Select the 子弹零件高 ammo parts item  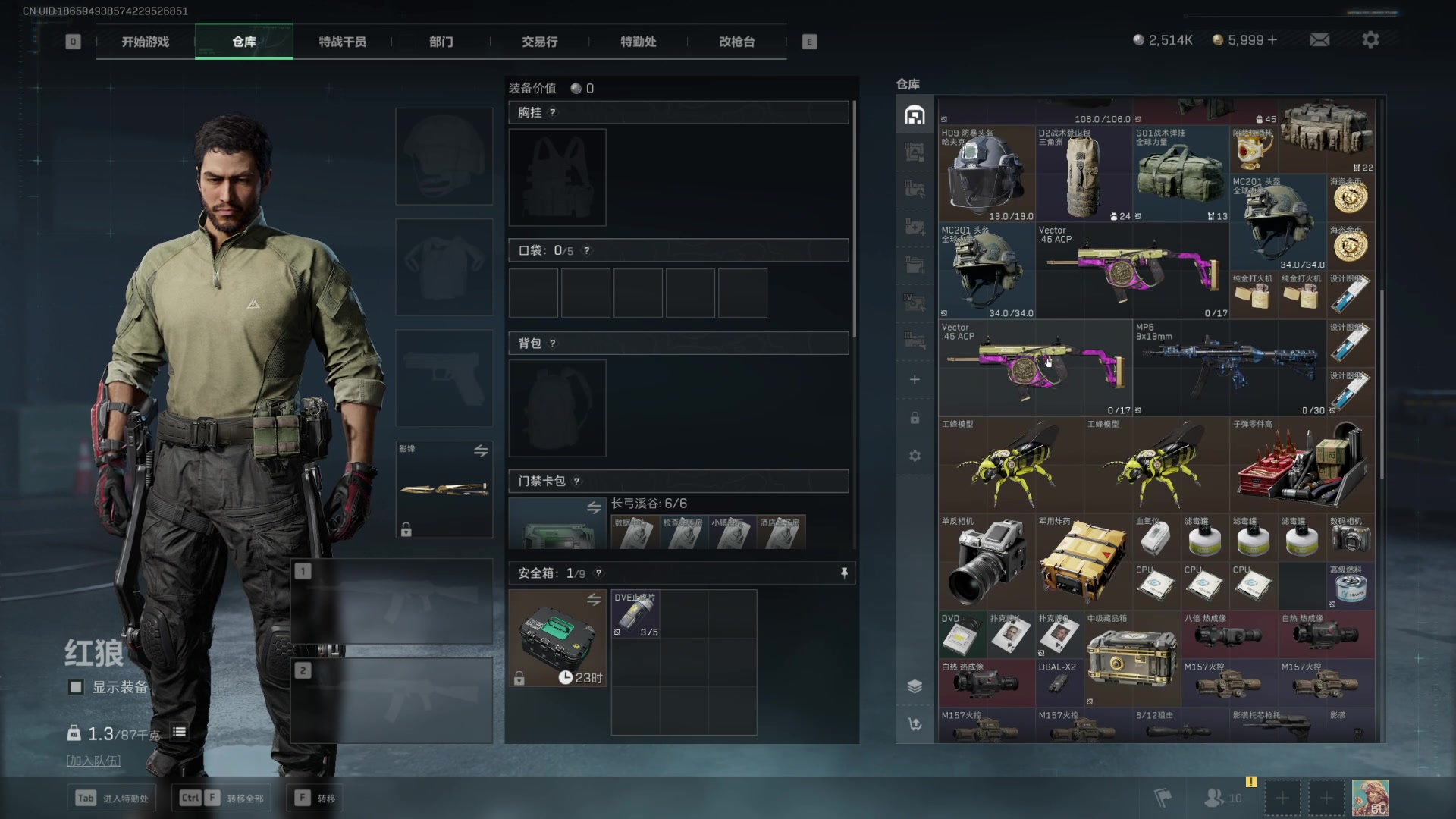[1302, 464]
